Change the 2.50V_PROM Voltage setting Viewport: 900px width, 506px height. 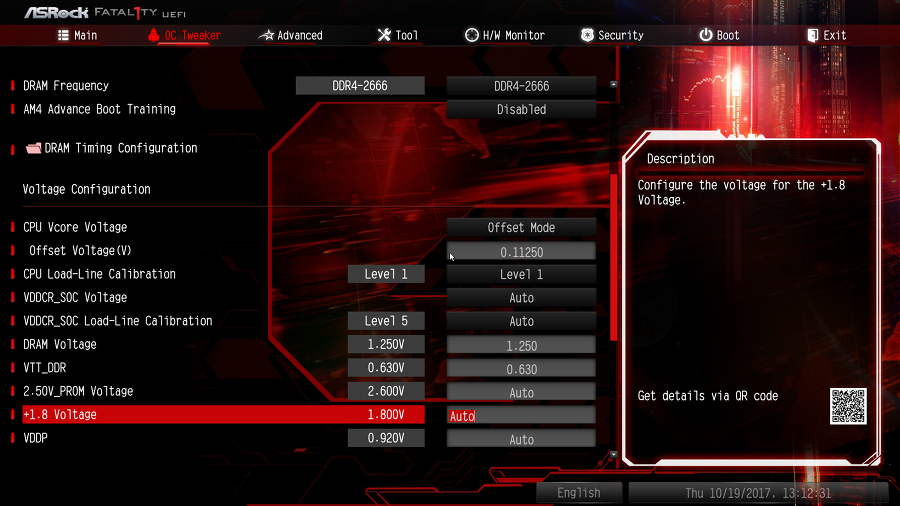[x=521, y=393]
